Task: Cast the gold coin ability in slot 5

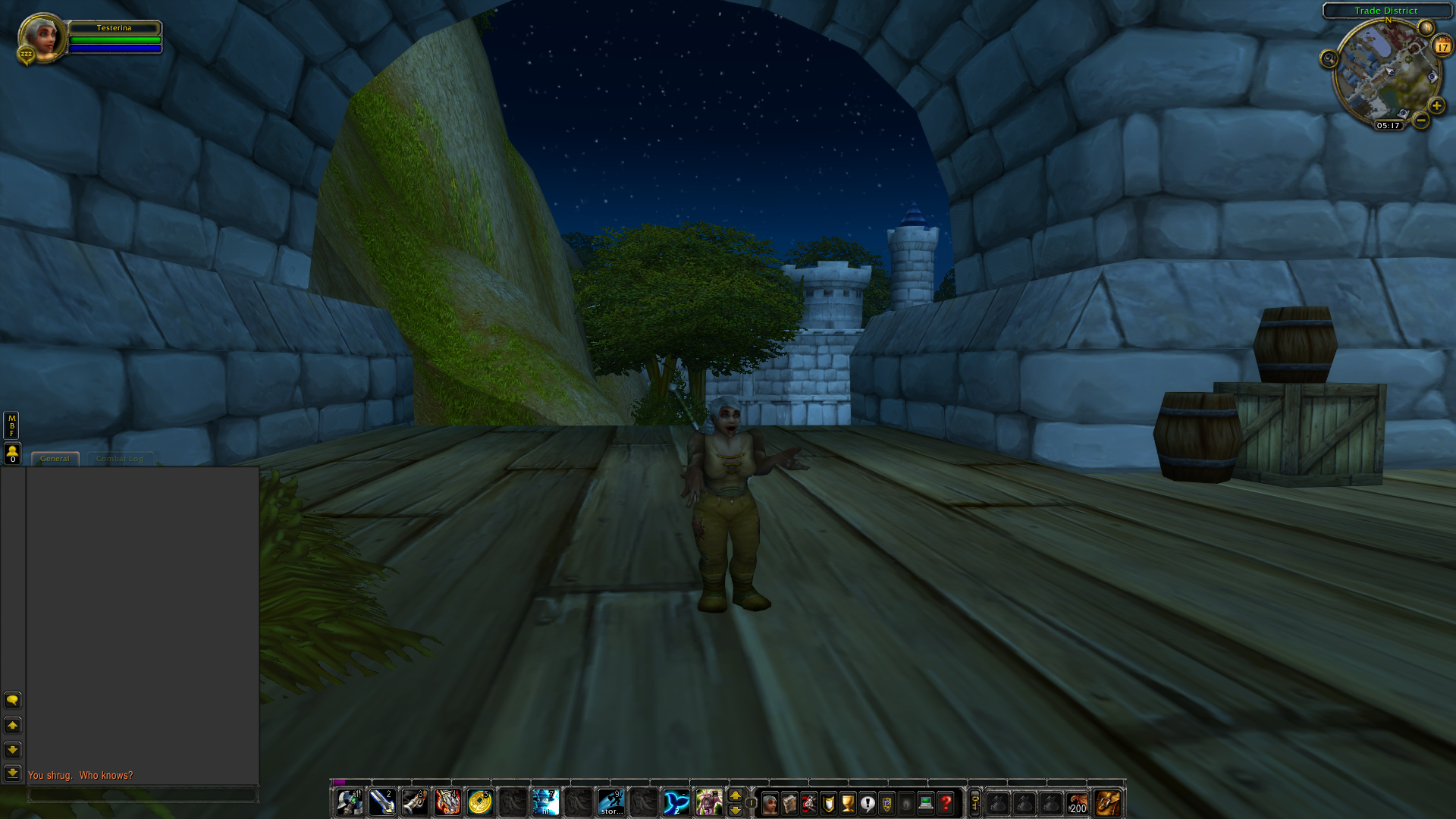Action: click(x=479, y=802)
